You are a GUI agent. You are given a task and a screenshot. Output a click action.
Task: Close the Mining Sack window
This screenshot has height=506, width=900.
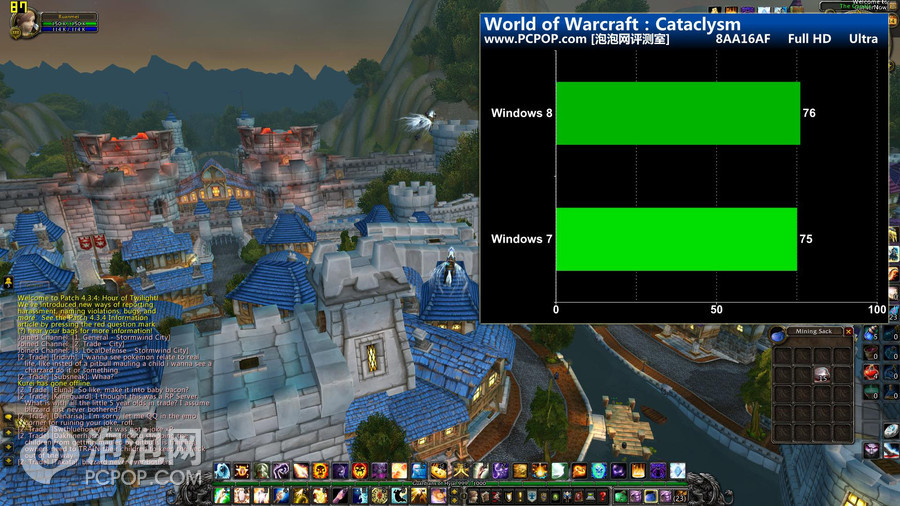coord(849,331)
